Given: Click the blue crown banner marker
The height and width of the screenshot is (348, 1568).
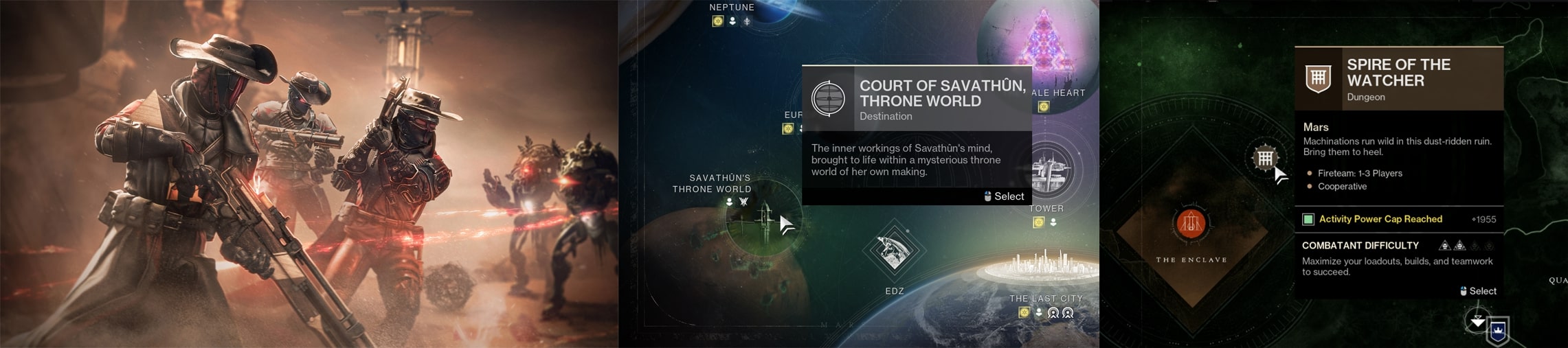Looking at the screenshot, I should [1498, 332].
